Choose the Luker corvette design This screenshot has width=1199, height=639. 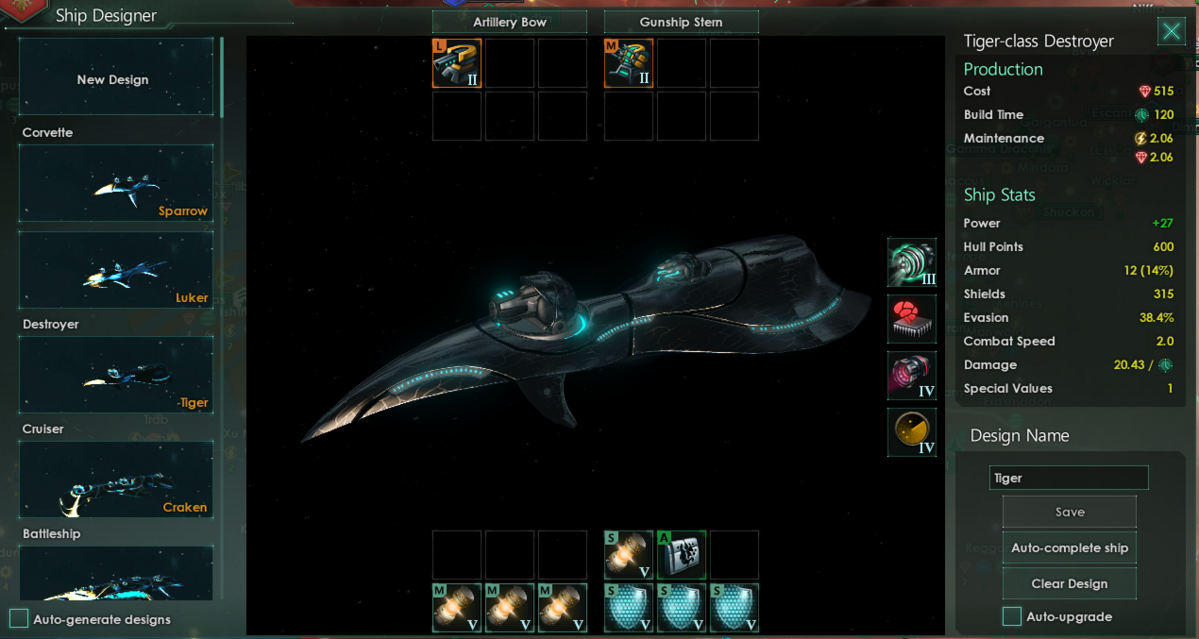click(x=115, y=271)
